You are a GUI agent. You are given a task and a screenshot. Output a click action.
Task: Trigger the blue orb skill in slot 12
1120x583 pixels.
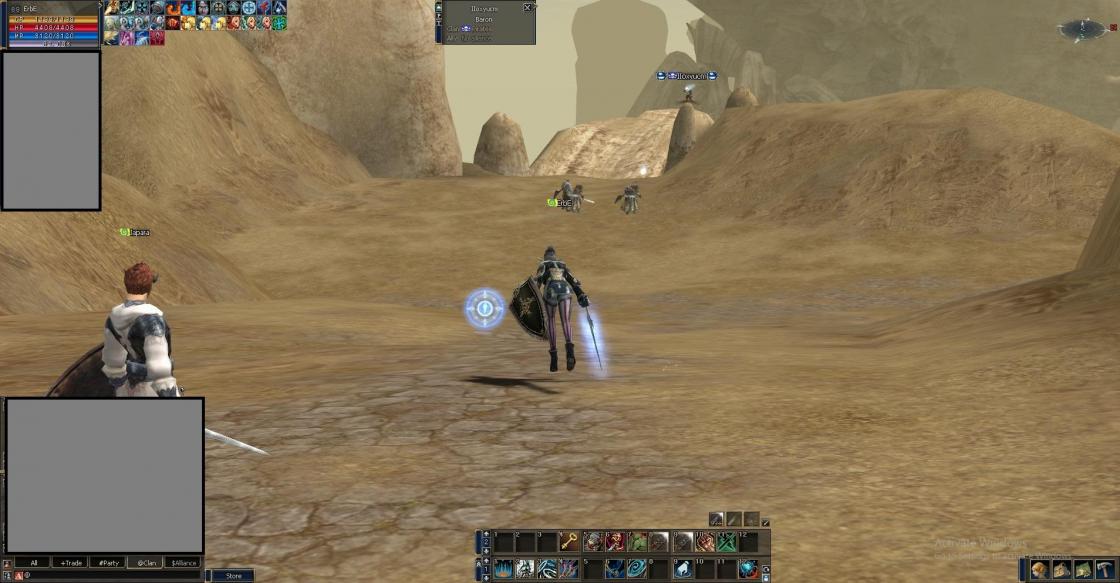tap(748, 569)
